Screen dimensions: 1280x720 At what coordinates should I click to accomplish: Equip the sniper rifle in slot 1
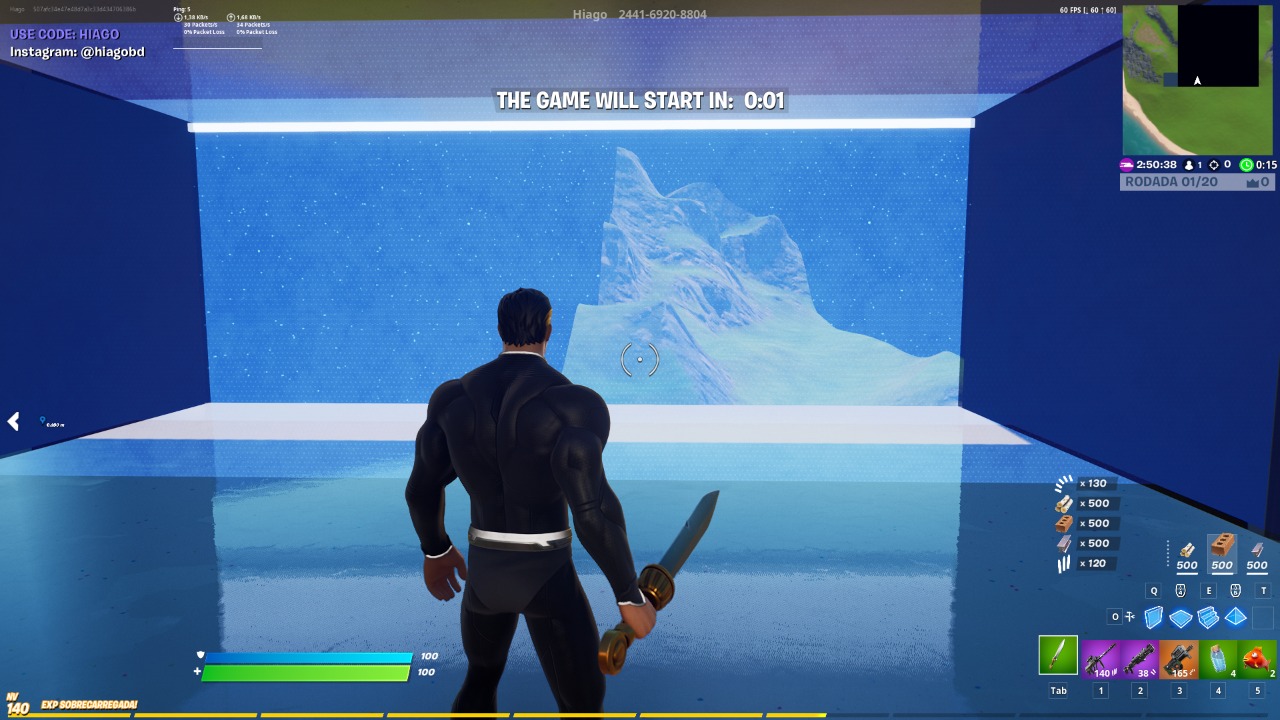pyautogui.click(x=1099, y=658)
